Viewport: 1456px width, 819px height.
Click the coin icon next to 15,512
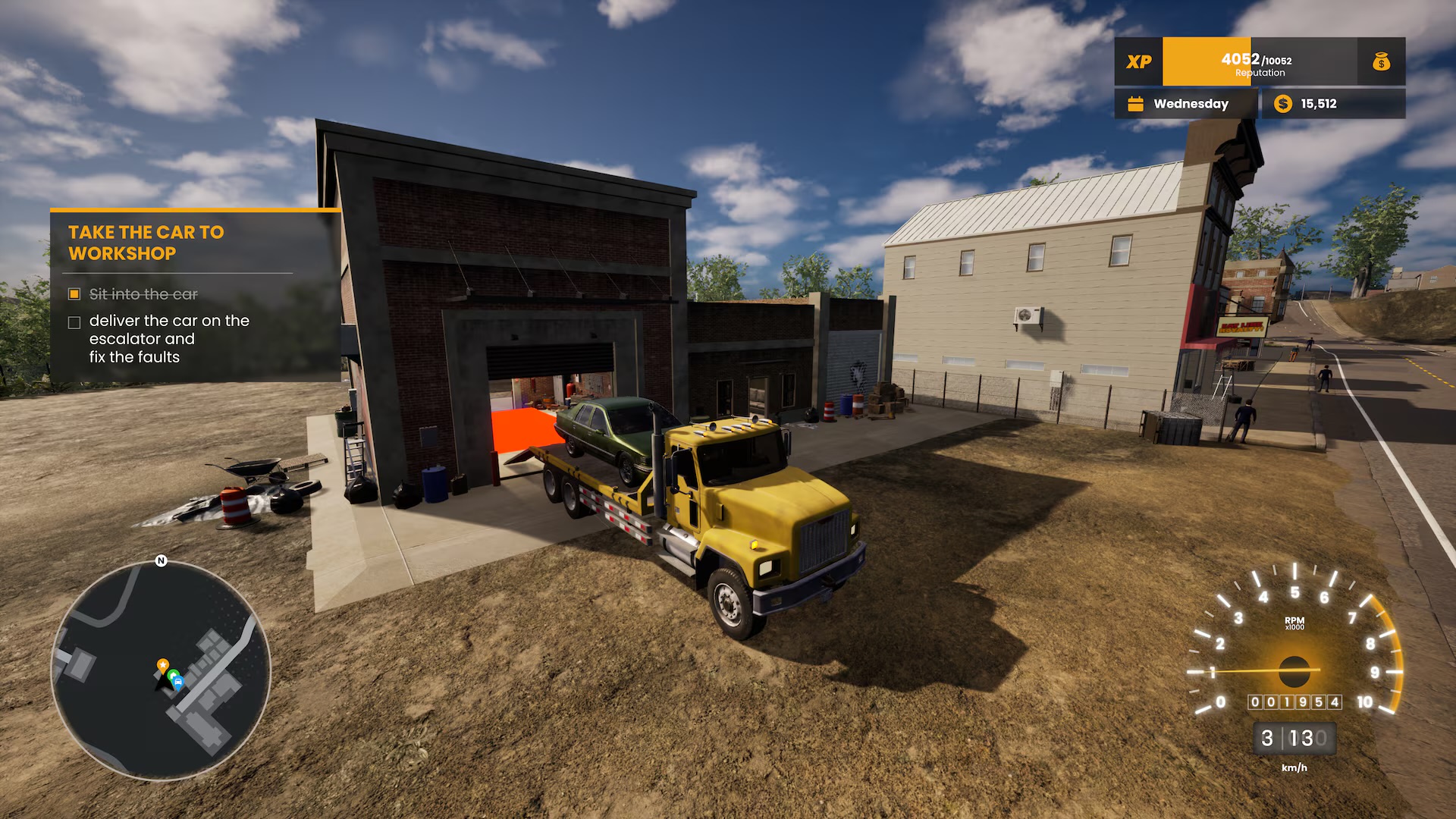tap(1282, 104)
